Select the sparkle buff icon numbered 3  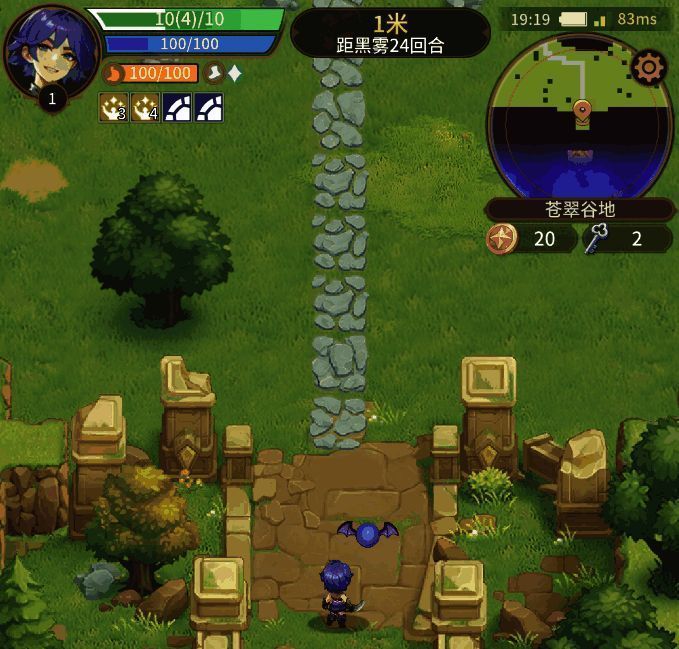coord(114,107)
